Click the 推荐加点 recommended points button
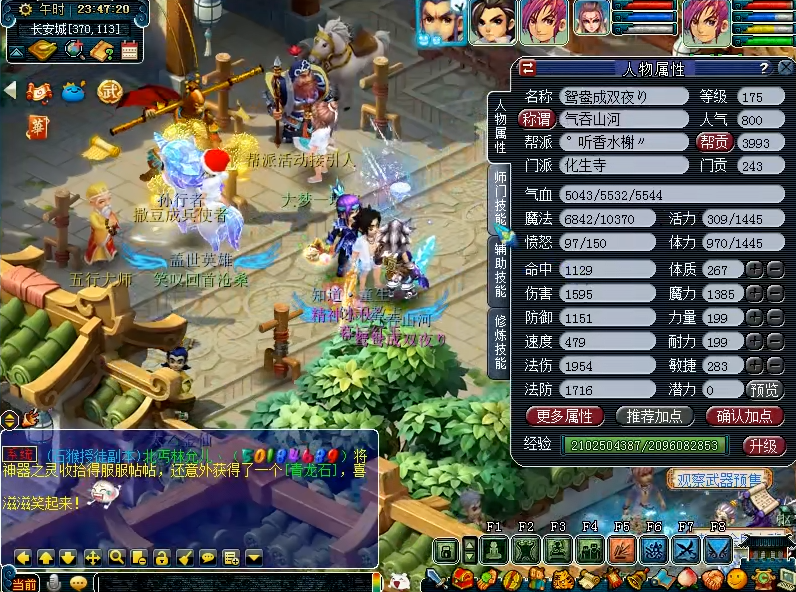The width and height of the screenshot is (796, 592). tap(655, 416)
